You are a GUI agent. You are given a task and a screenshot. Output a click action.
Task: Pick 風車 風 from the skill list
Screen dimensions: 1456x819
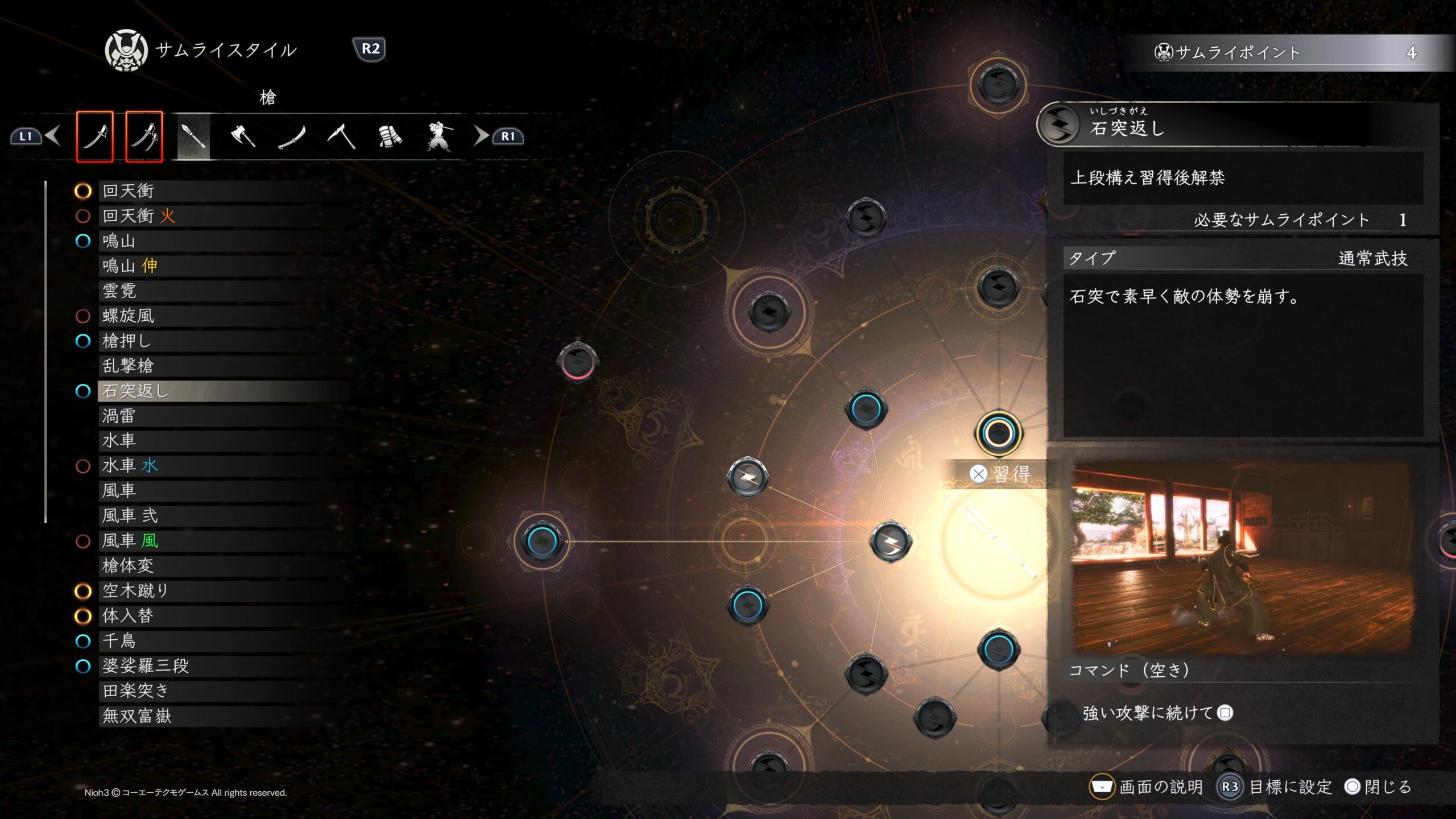tap(130, 541)
